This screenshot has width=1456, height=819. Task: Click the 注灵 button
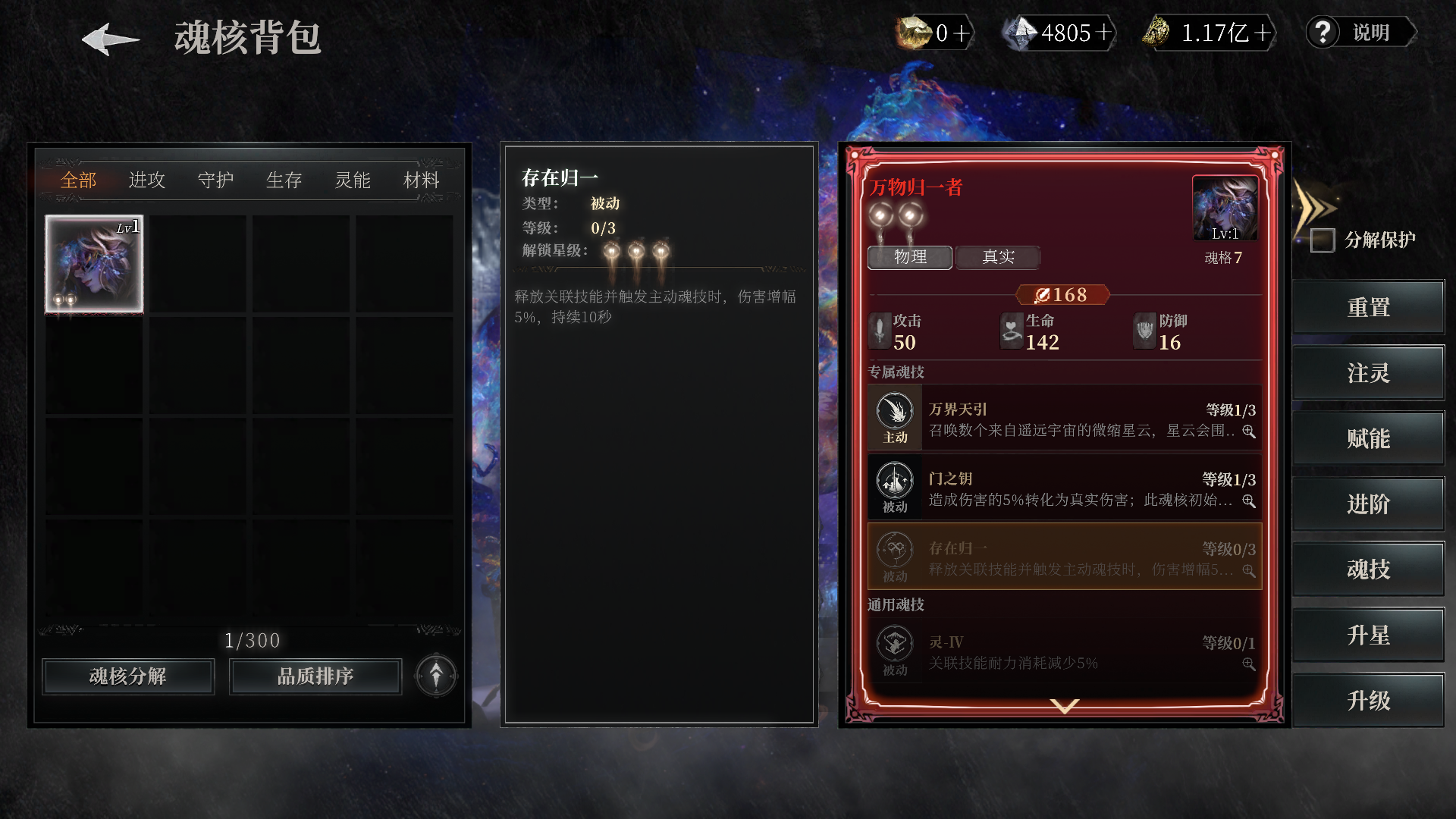[x=1369, y=372]
